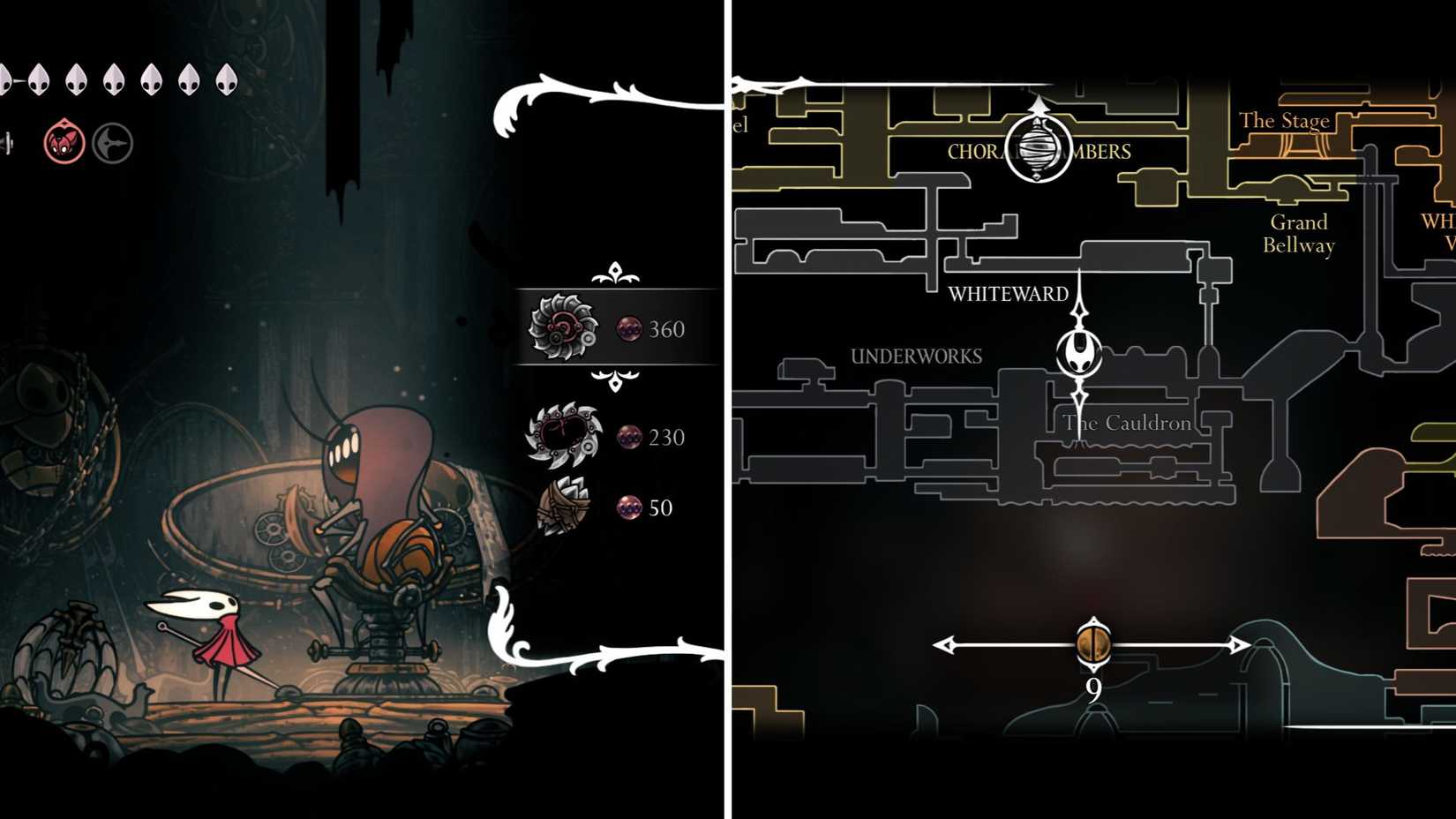The height and width of the screenshot is (819, 1456).
Task: Click the silk spool indicator on the left edge
Action: [x=7, y=143]
